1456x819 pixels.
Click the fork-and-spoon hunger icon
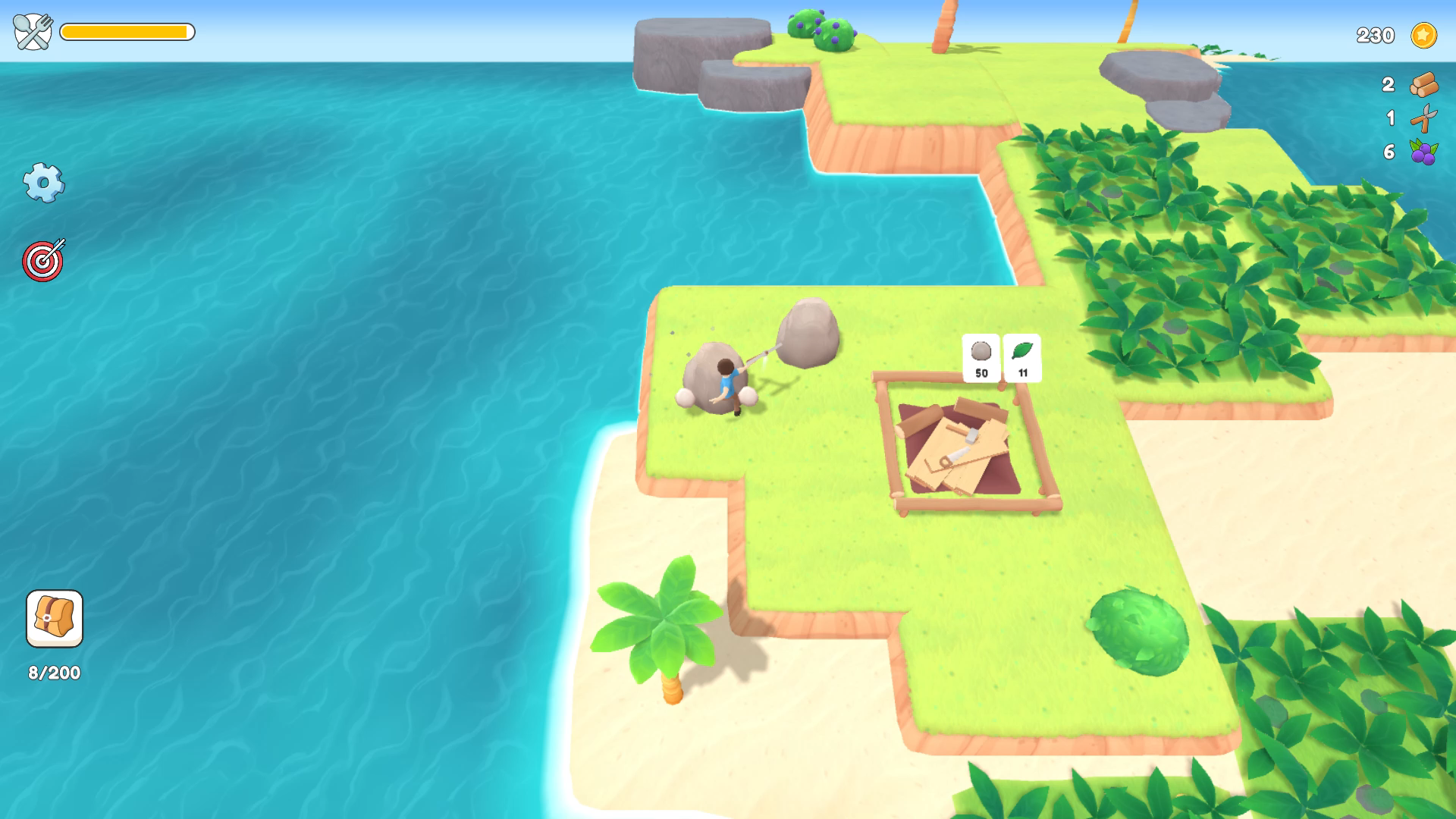pos(32,32)
